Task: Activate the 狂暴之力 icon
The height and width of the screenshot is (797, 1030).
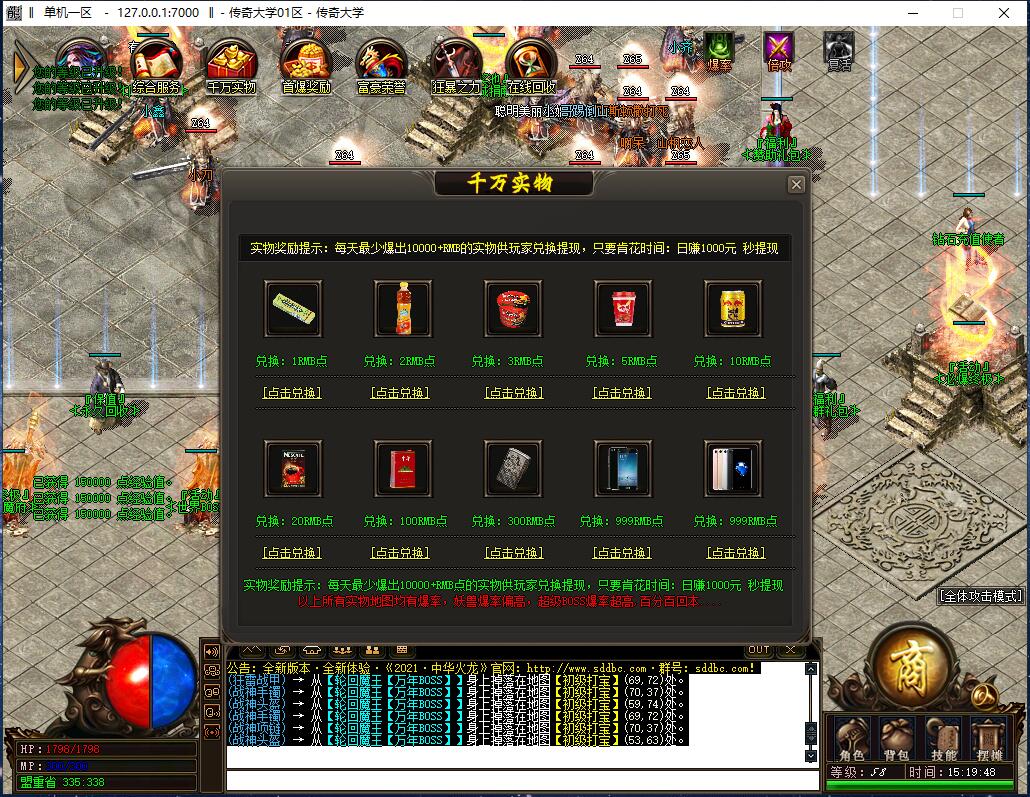Action: tap(455, 66)
